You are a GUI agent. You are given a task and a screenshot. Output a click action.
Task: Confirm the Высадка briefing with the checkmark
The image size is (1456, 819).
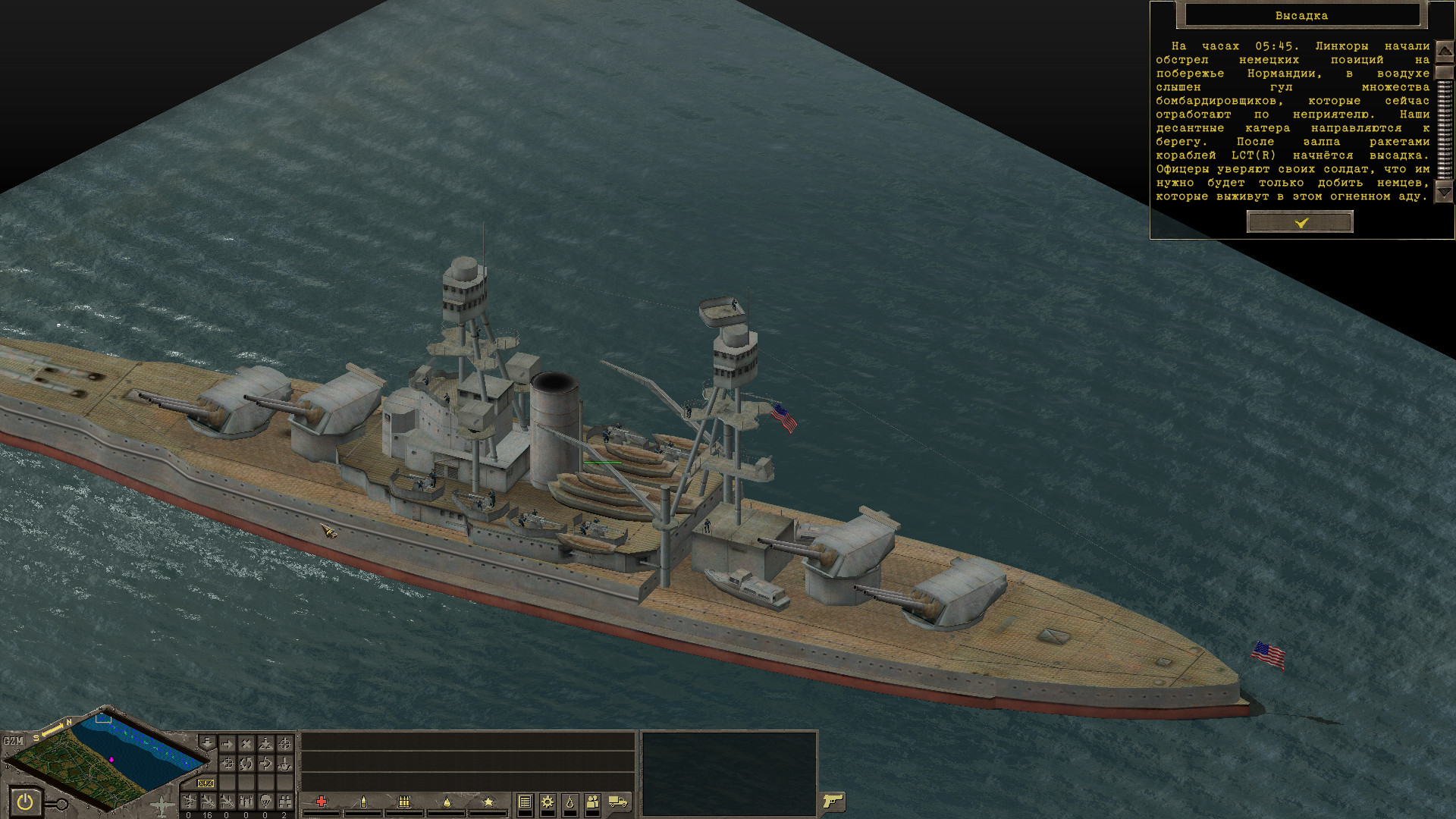pyautogui.click(x=1300, y=222)
